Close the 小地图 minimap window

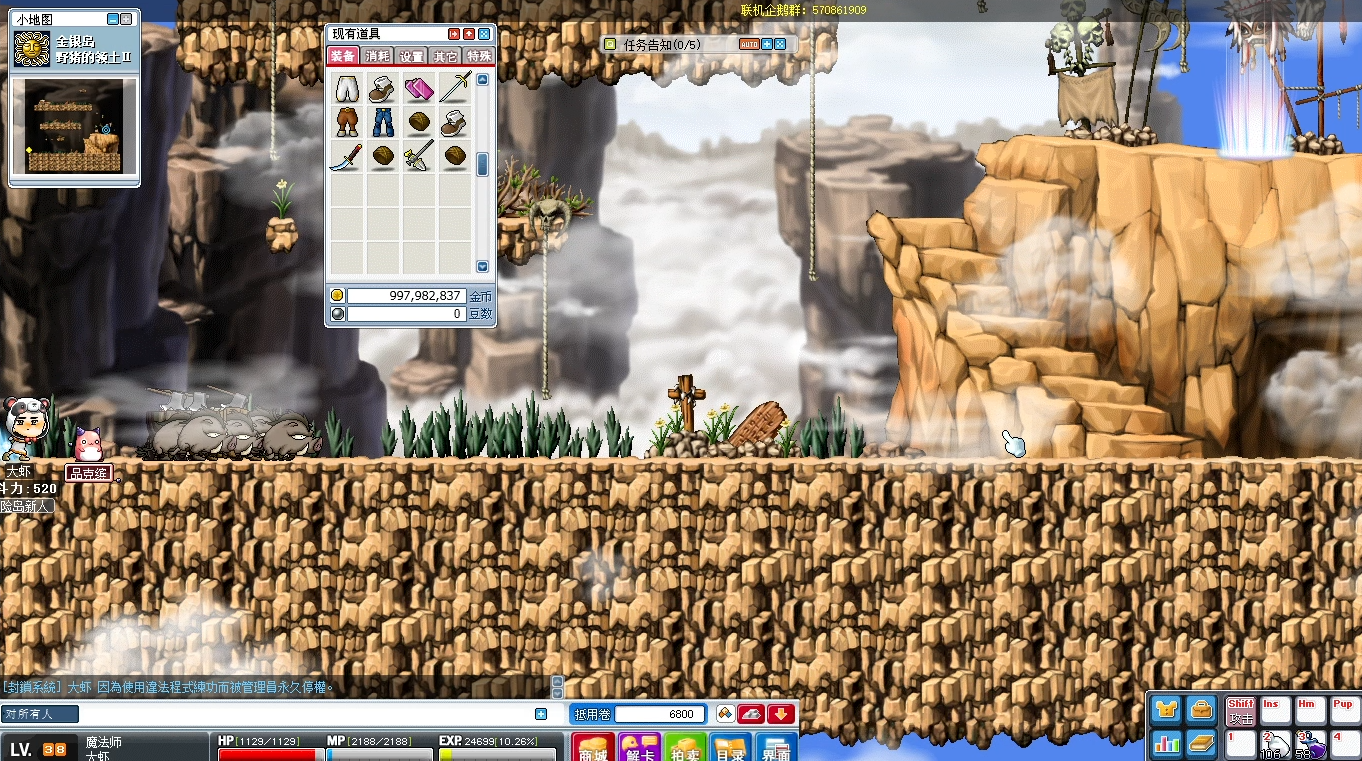click(x=127, y=19)
